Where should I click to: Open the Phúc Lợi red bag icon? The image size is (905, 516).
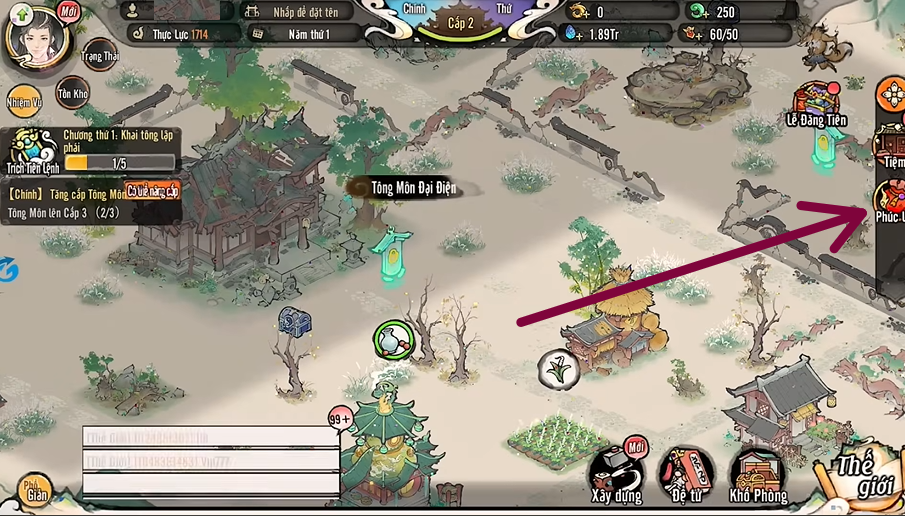click(889, 201)
